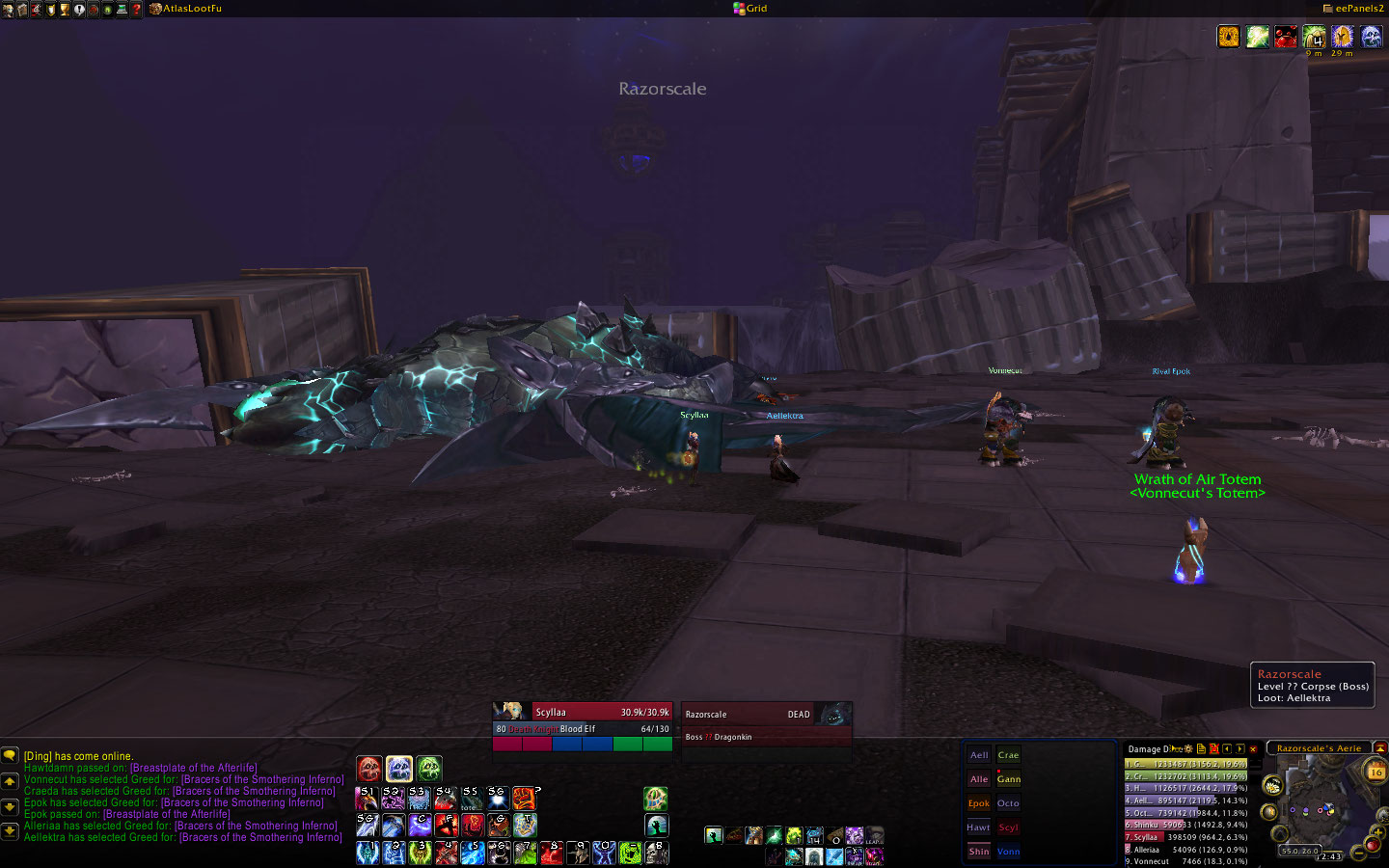Close the damage meter window
The height and width of the screenshot is (868, 1389).
(x=1253, y=748)
